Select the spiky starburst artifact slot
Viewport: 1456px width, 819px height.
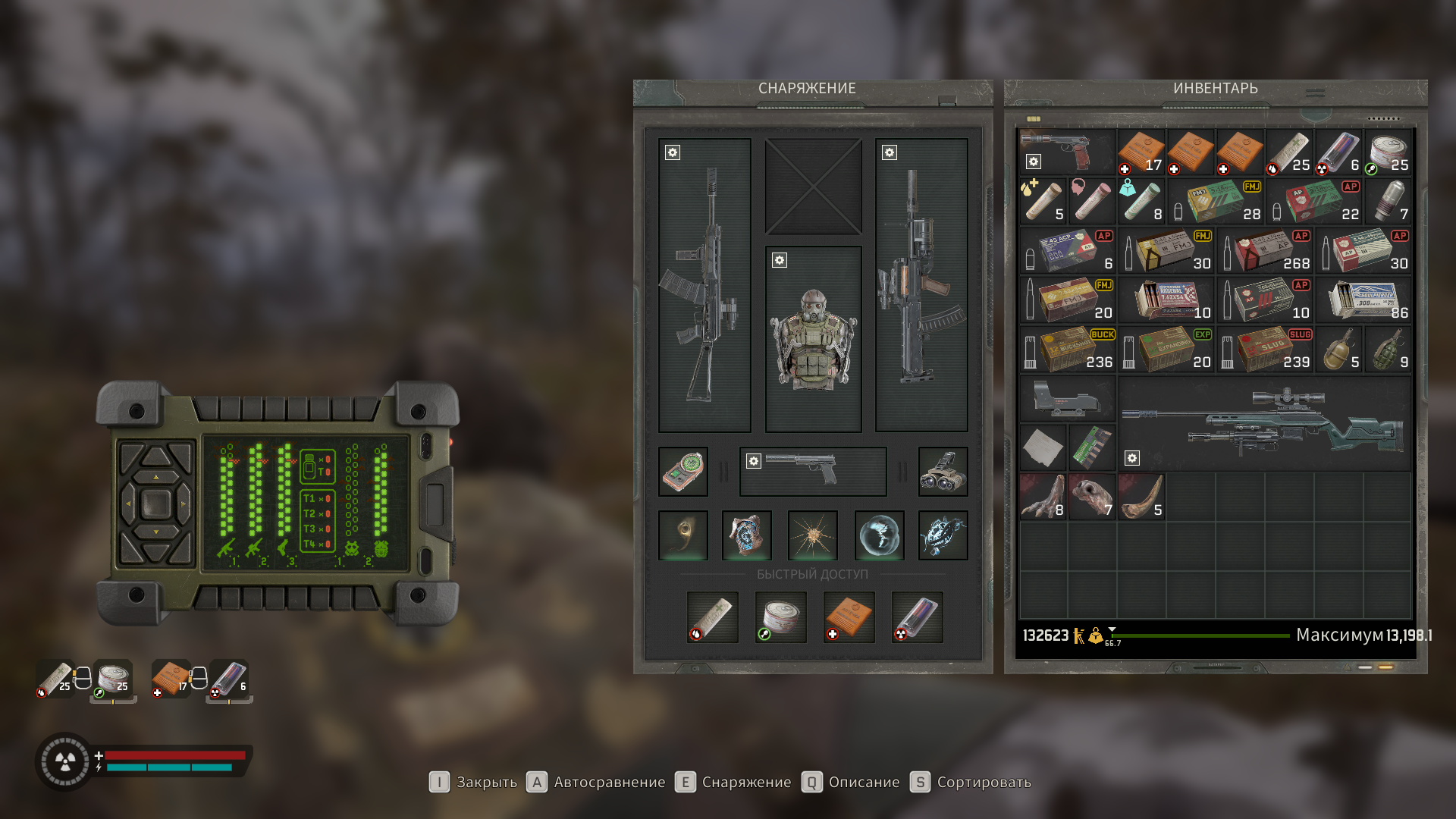pos(812,535)
